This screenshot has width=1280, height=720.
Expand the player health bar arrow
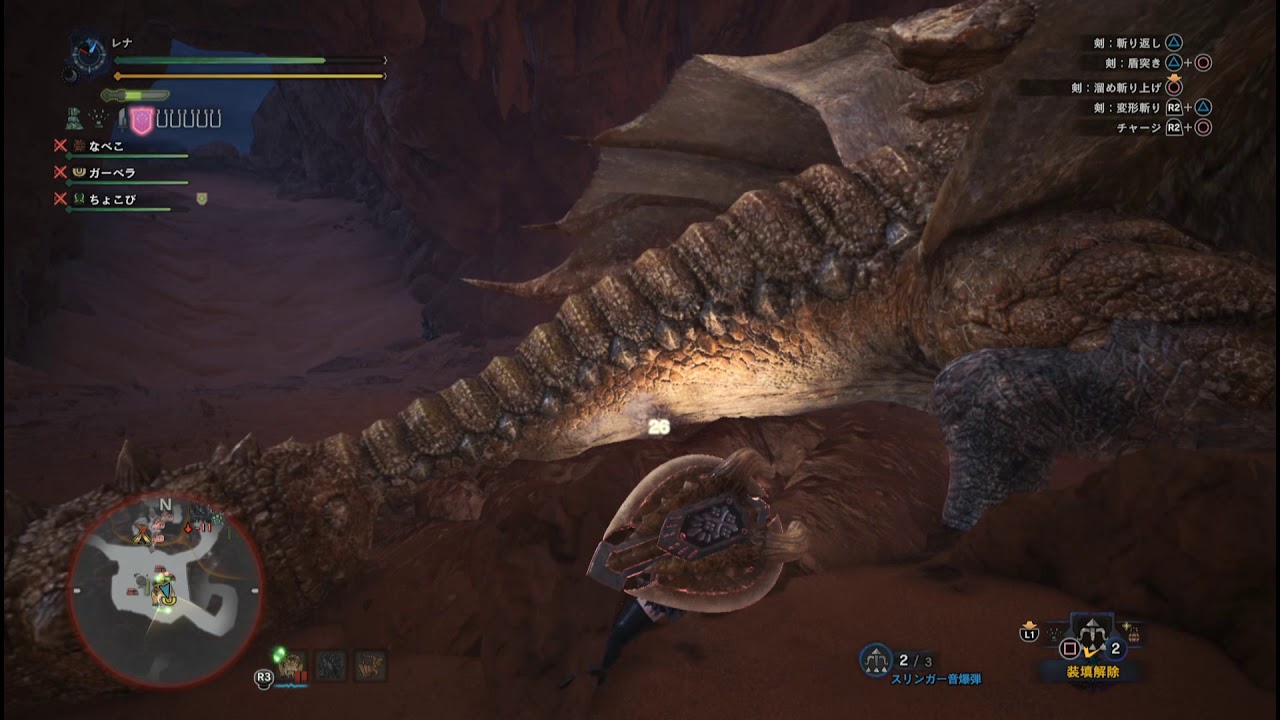point(383,60)
